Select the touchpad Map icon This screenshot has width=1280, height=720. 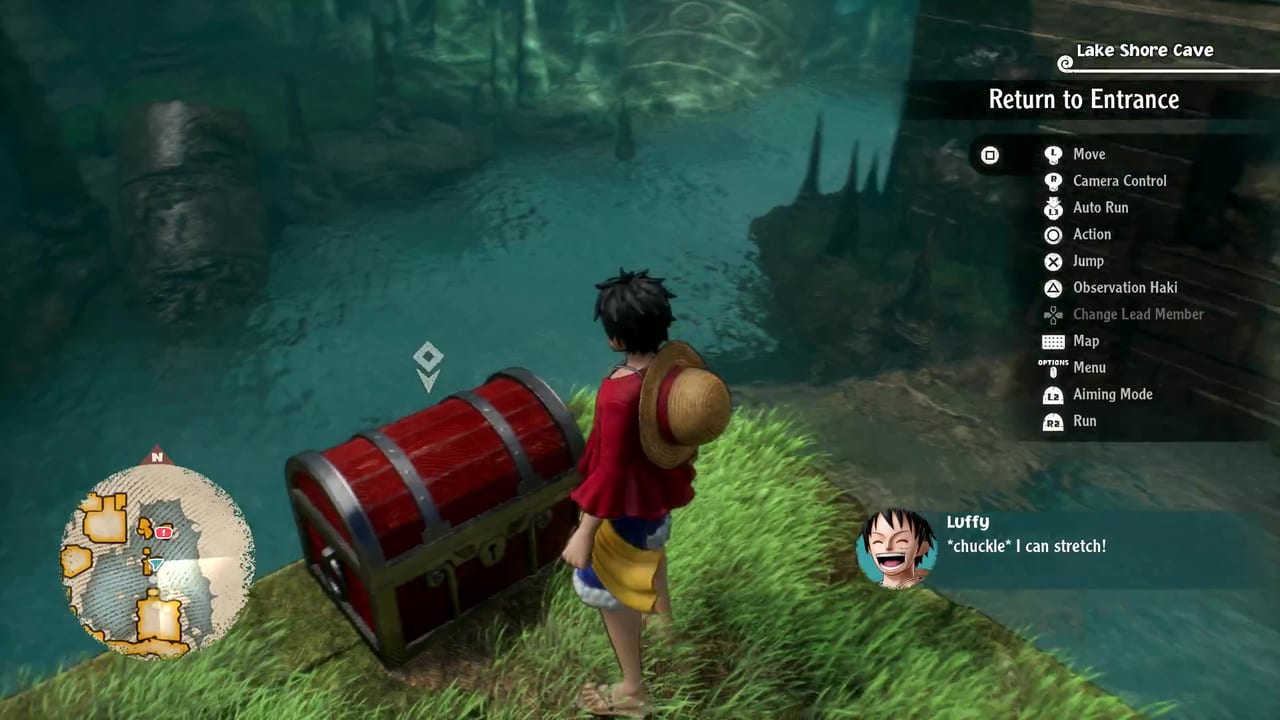(1053, 341)
